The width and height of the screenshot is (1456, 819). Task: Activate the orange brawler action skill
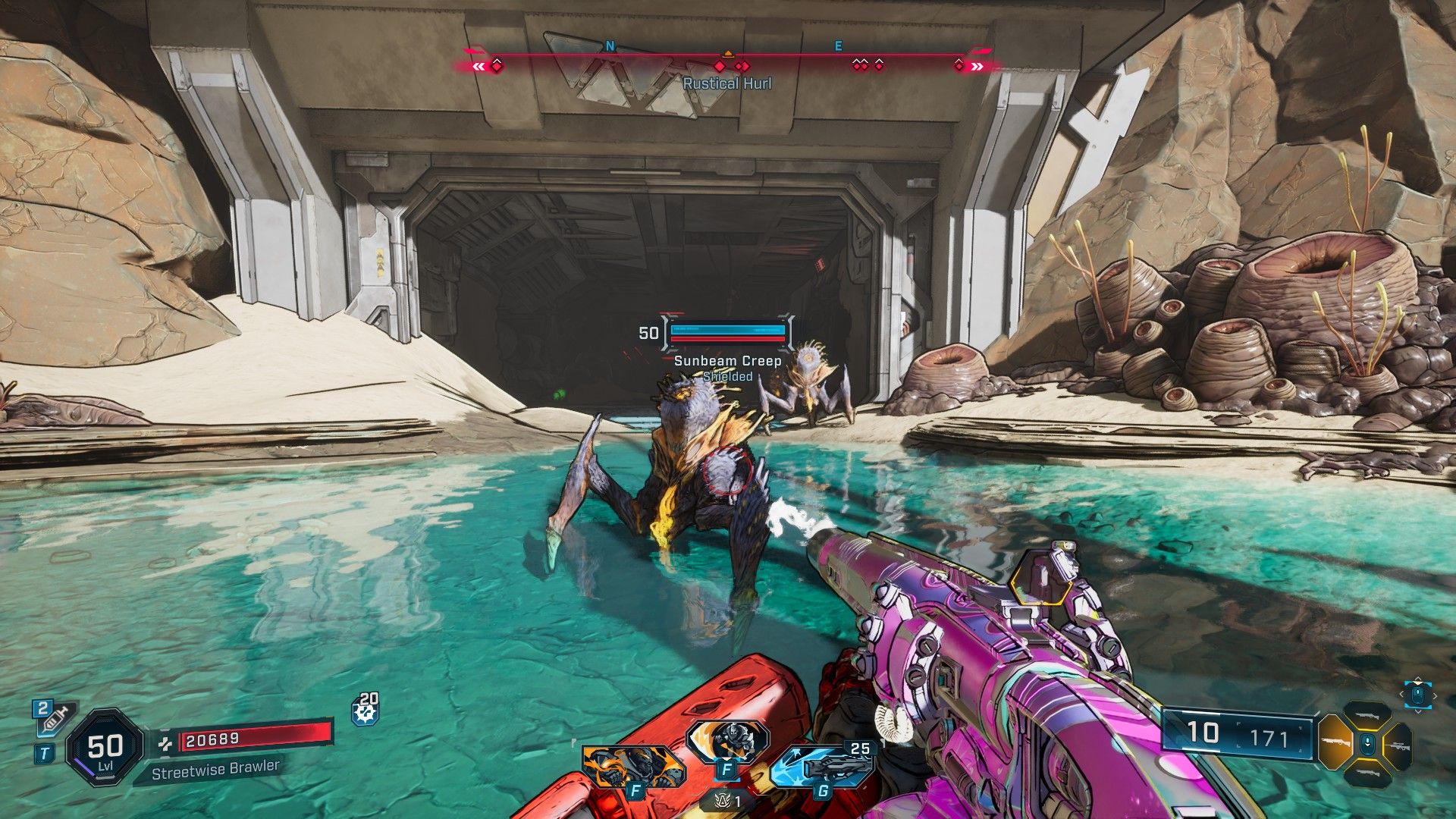[633, 766]
